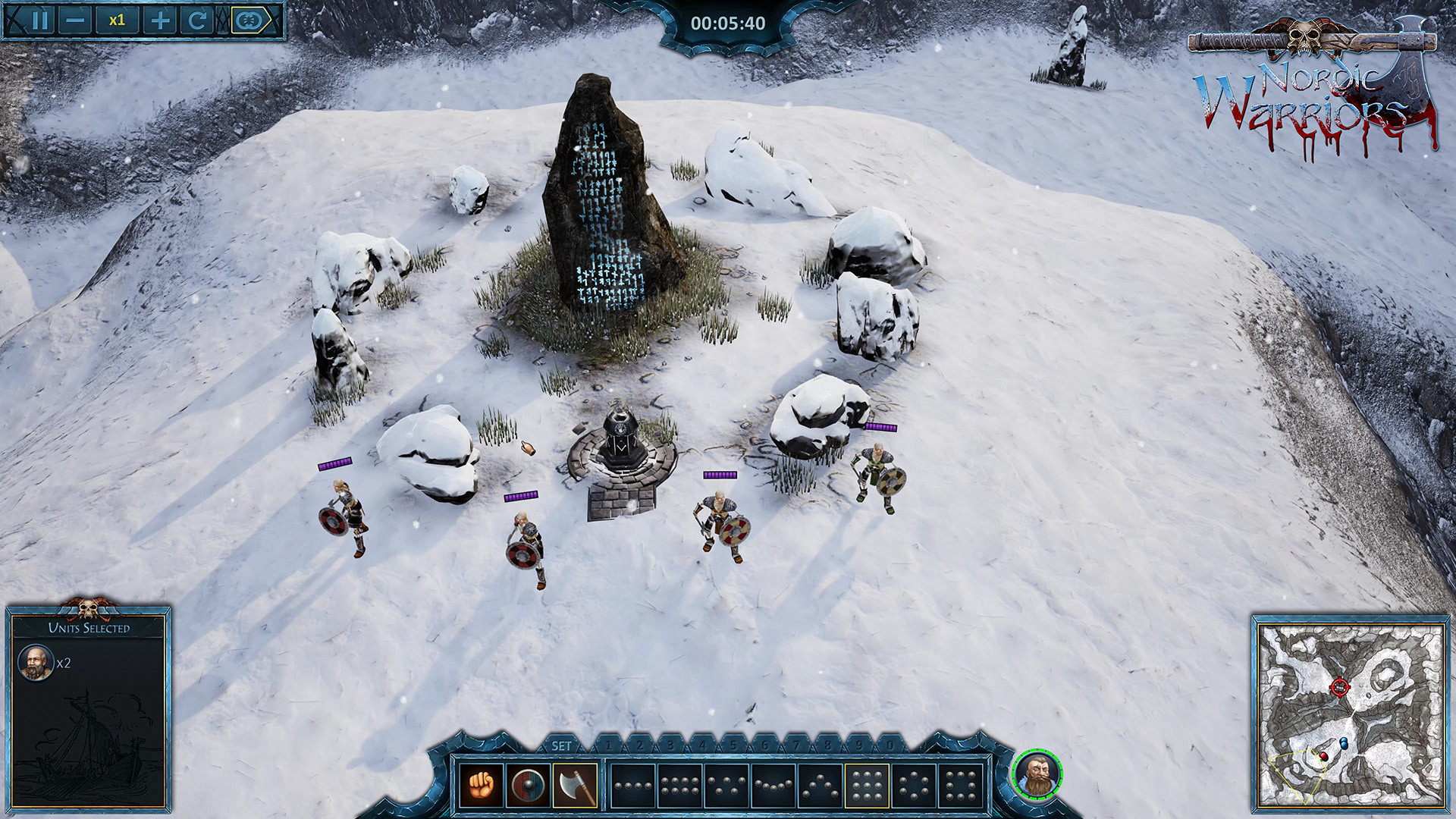Slow down the game with the minus icon
Image resolution: width=1456 pixels, height=819 pixels.
(x=74, y=19)
